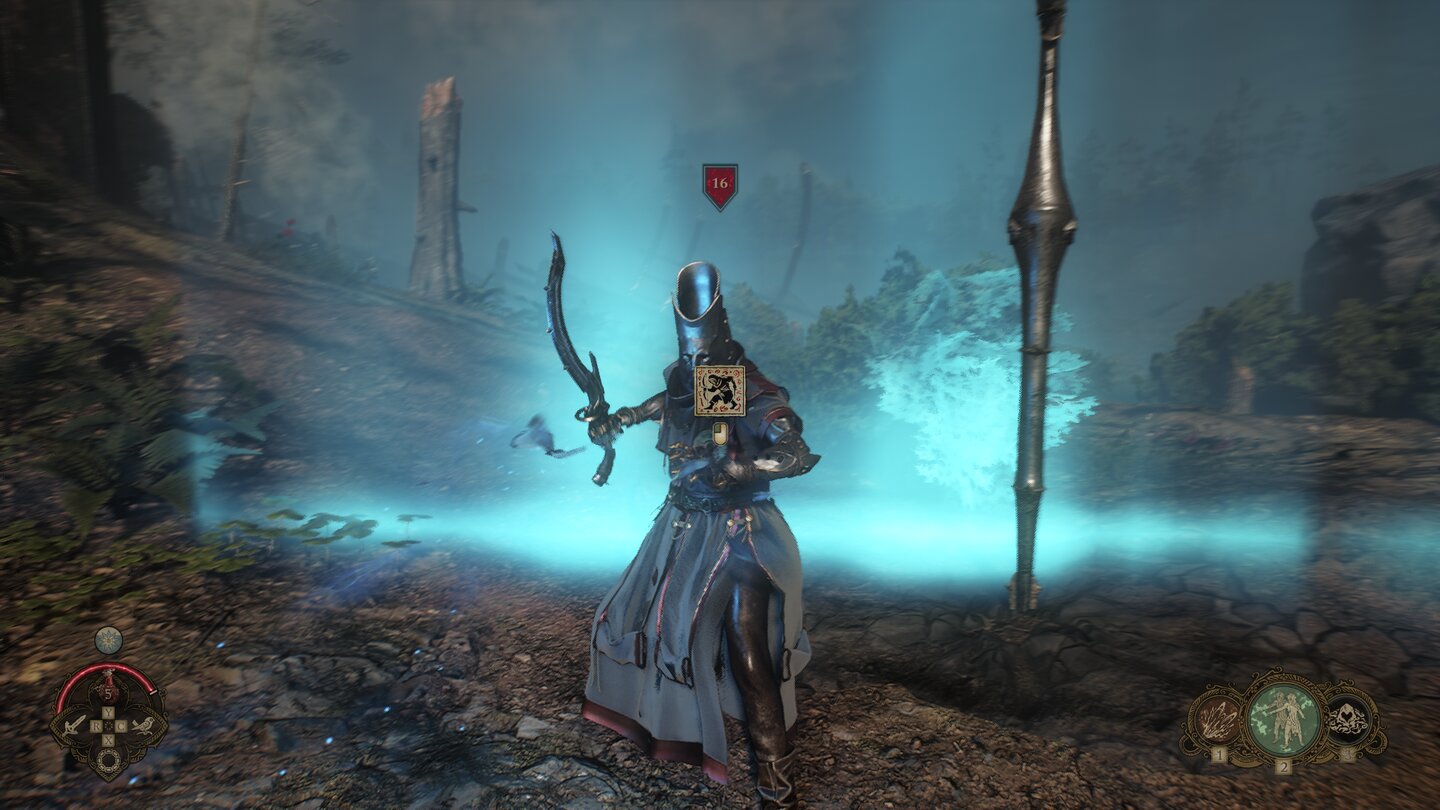Toggle the R button prompt on the HUD

tap(96, 725)
